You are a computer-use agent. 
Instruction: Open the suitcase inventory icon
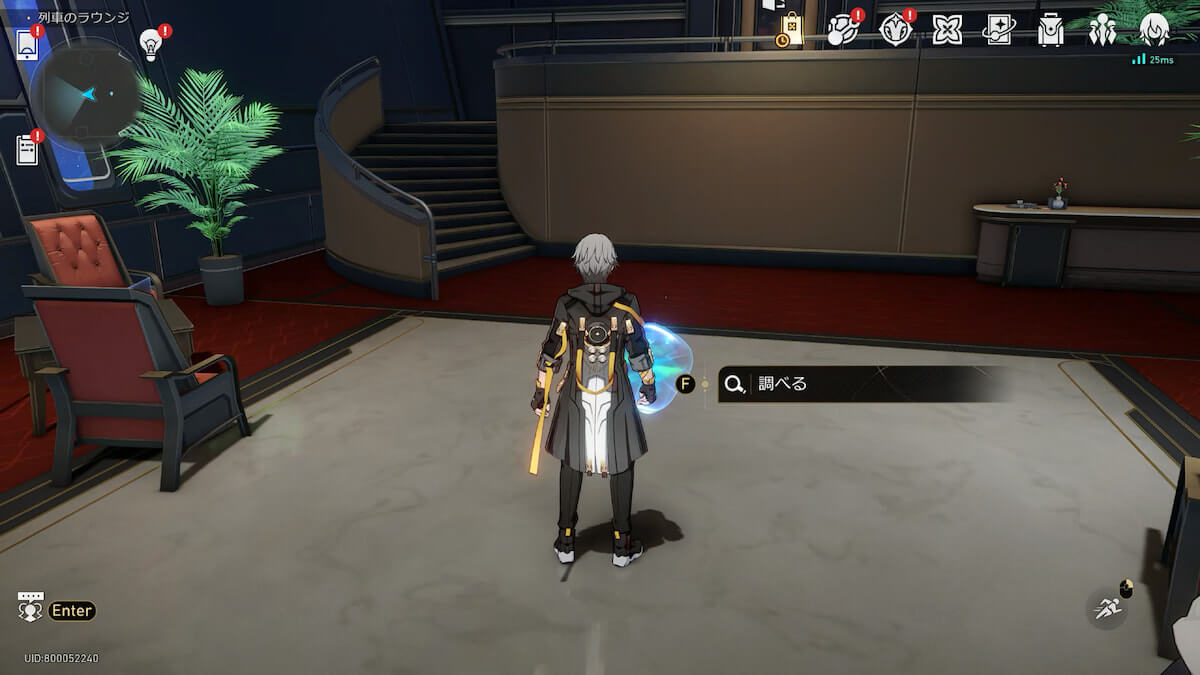(1050, 30)
